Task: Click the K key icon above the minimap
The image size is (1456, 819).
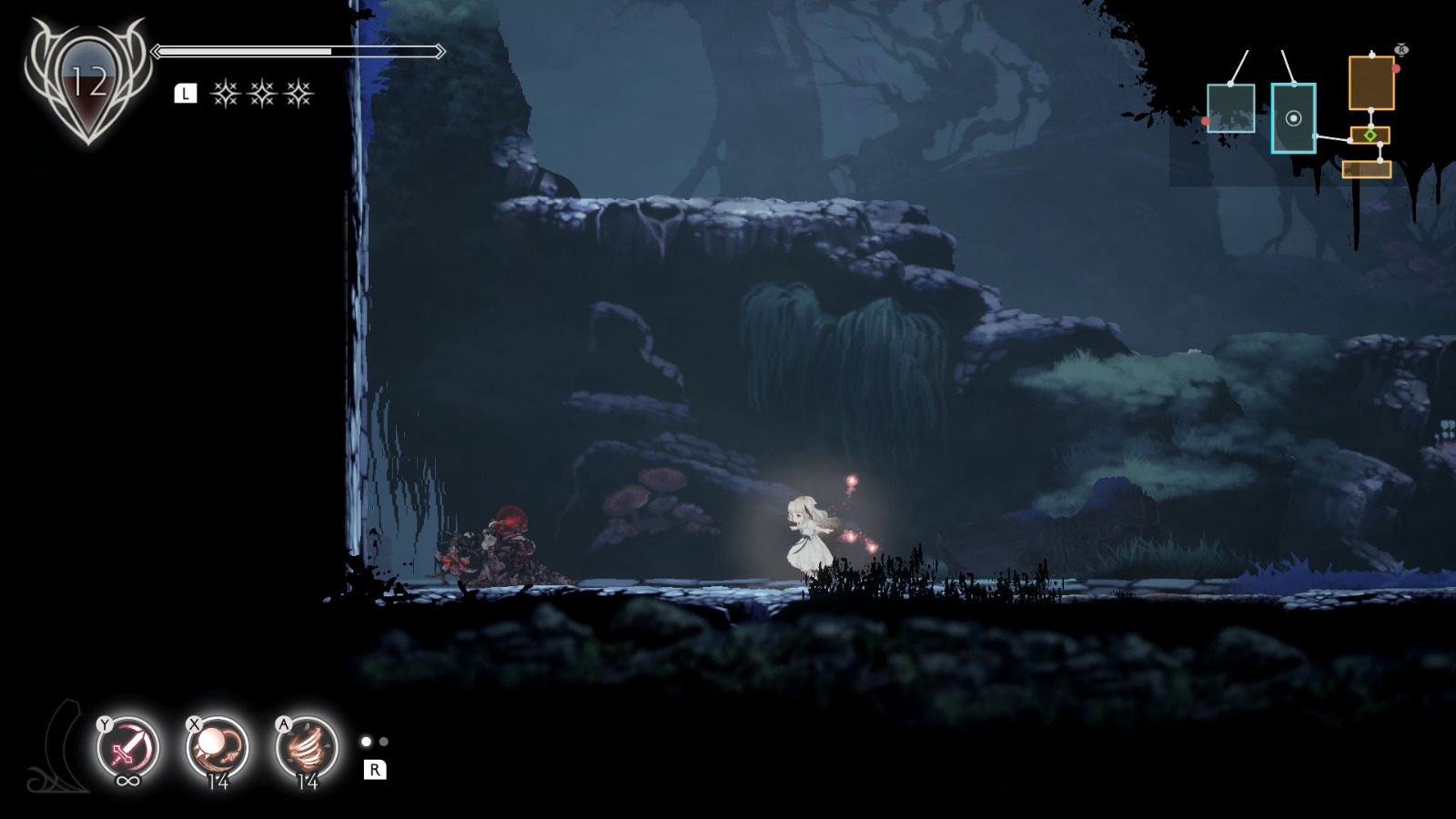Action: click(x=1401, y=50)
